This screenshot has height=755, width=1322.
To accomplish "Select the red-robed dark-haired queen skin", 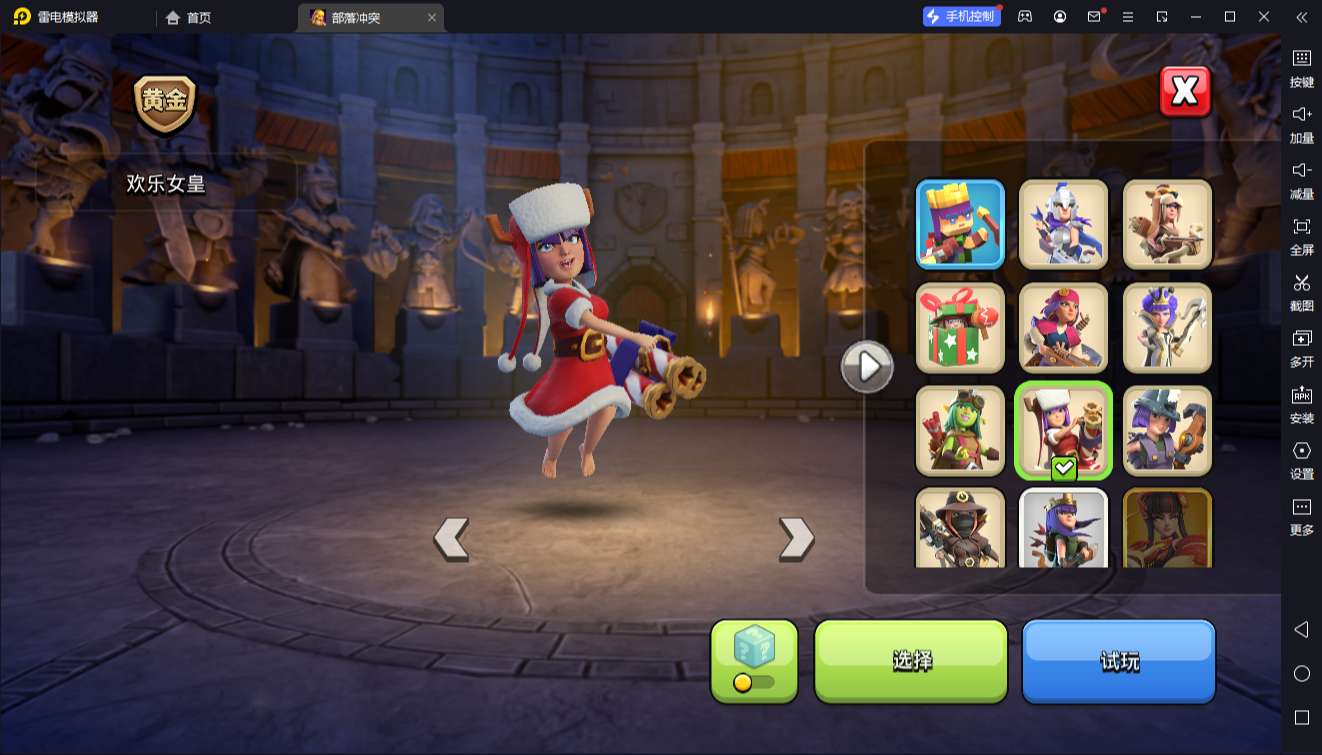I will [1167, 528].
